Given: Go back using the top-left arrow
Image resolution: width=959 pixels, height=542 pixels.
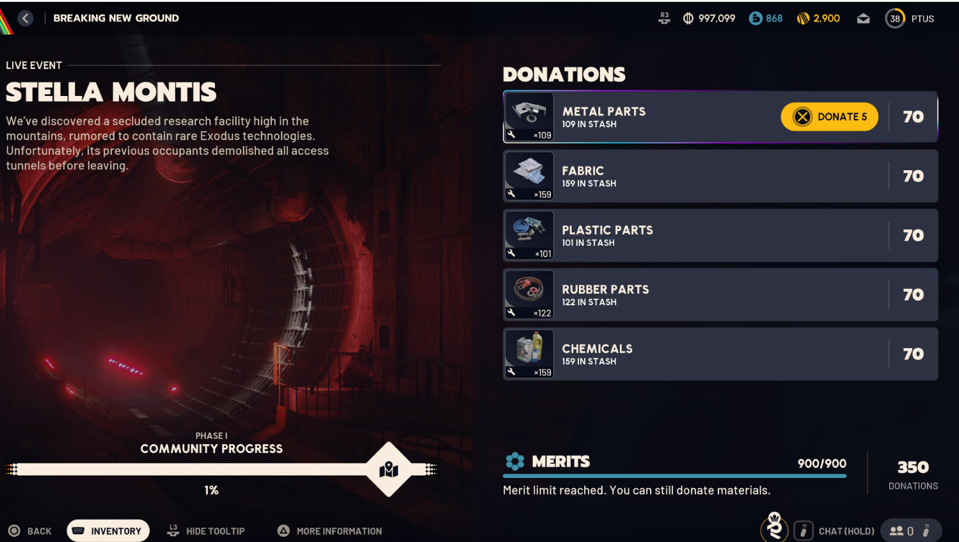Looking at the screenshot, I should (25, 18).
